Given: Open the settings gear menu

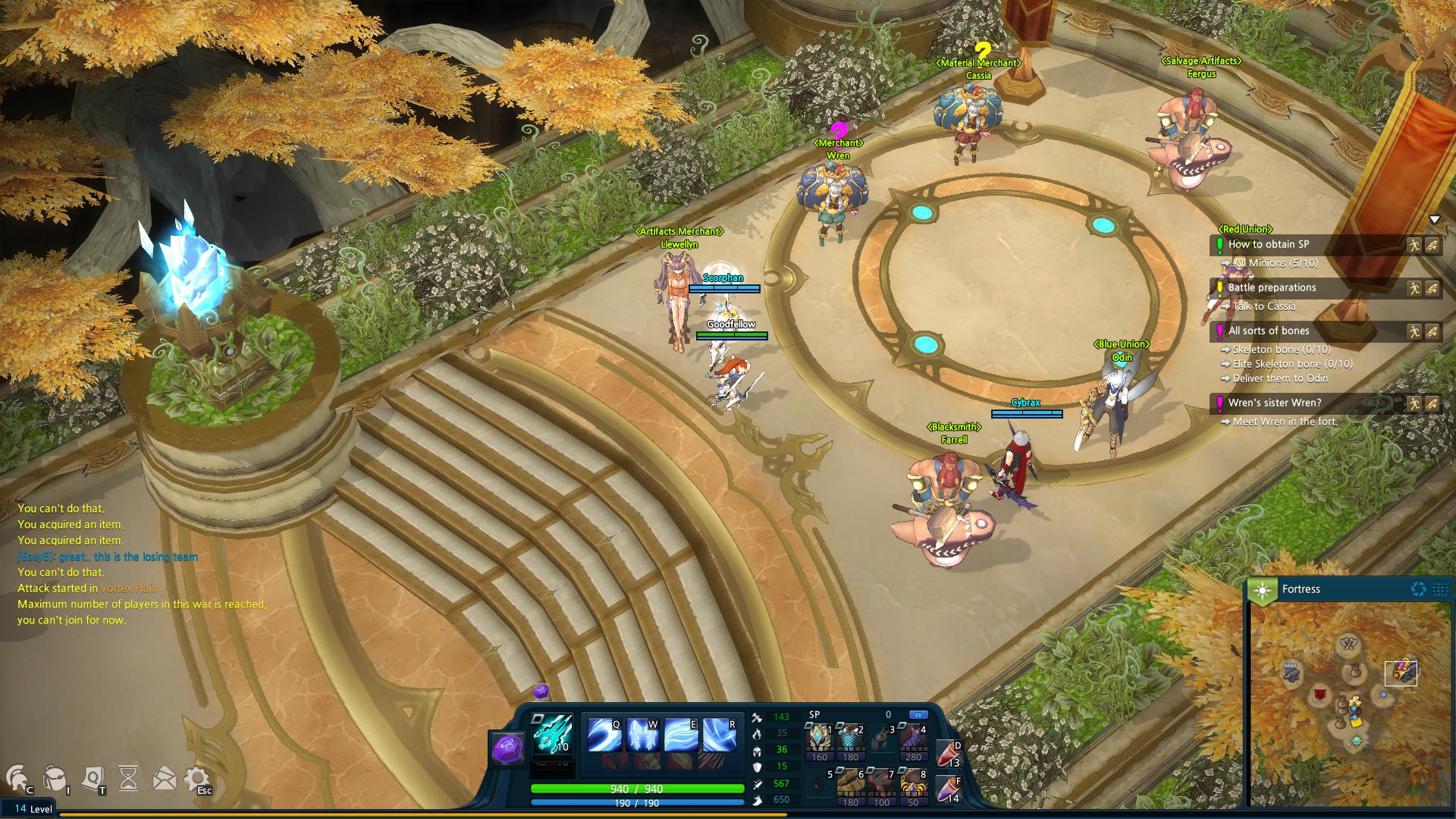Looking at the screenshot, I should tap(197, 778).
